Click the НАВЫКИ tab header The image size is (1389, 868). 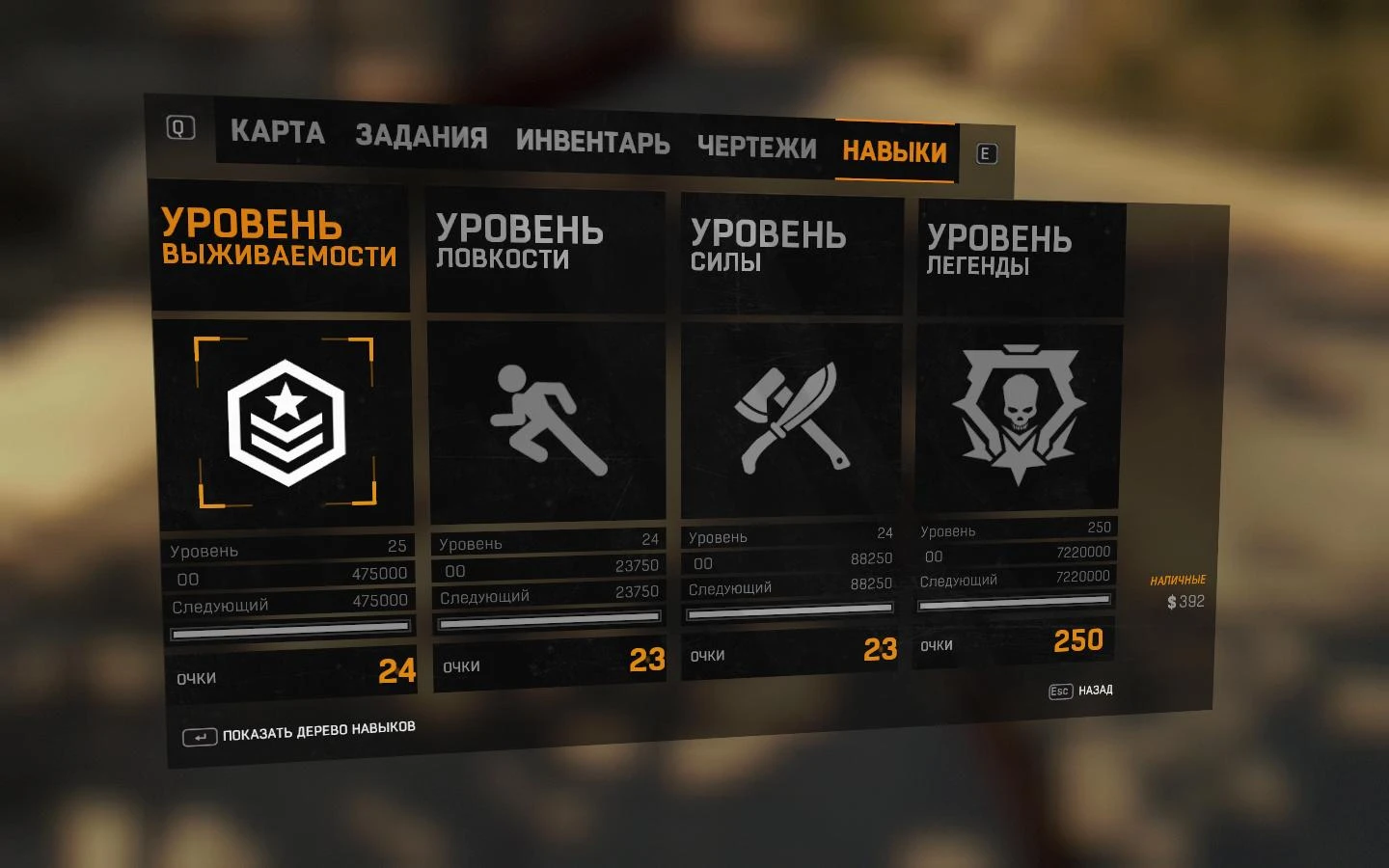pyautogui.click(x=895, y=150)
